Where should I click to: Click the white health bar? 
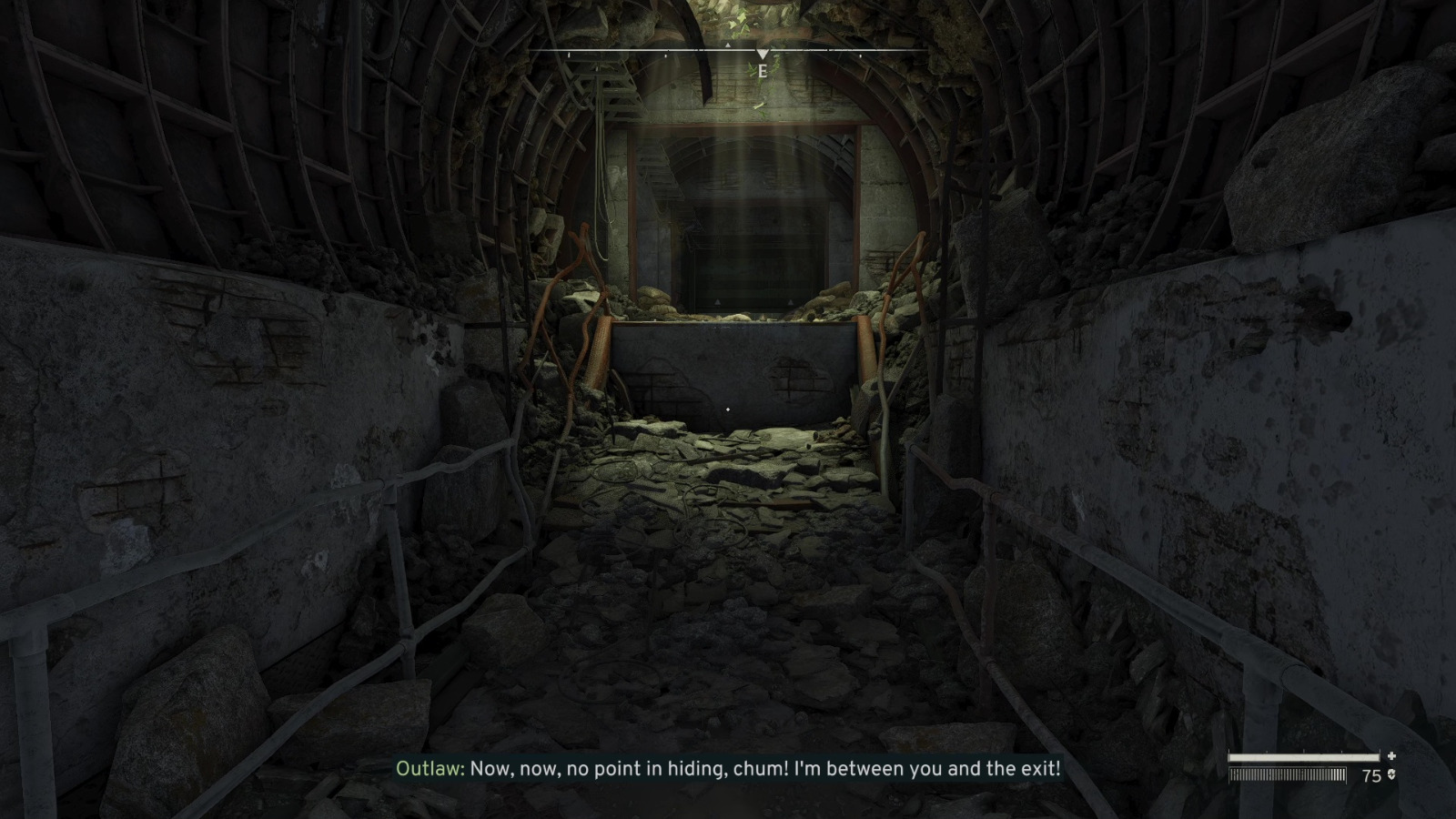click(x=1304, y=756)
